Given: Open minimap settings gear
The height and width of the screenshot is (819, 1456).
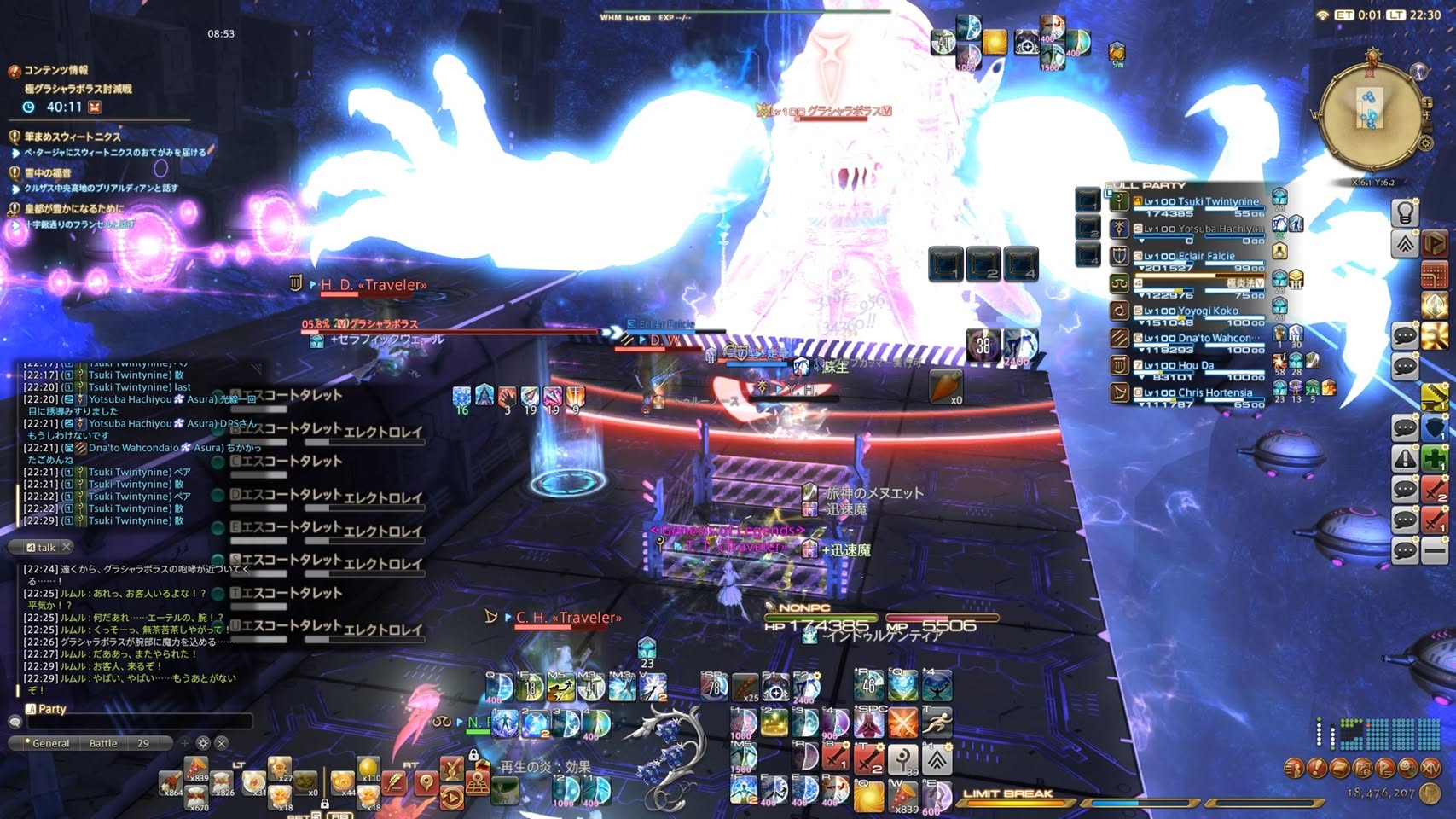Looking at the screenshot, I should click(x=1425, y=143).
